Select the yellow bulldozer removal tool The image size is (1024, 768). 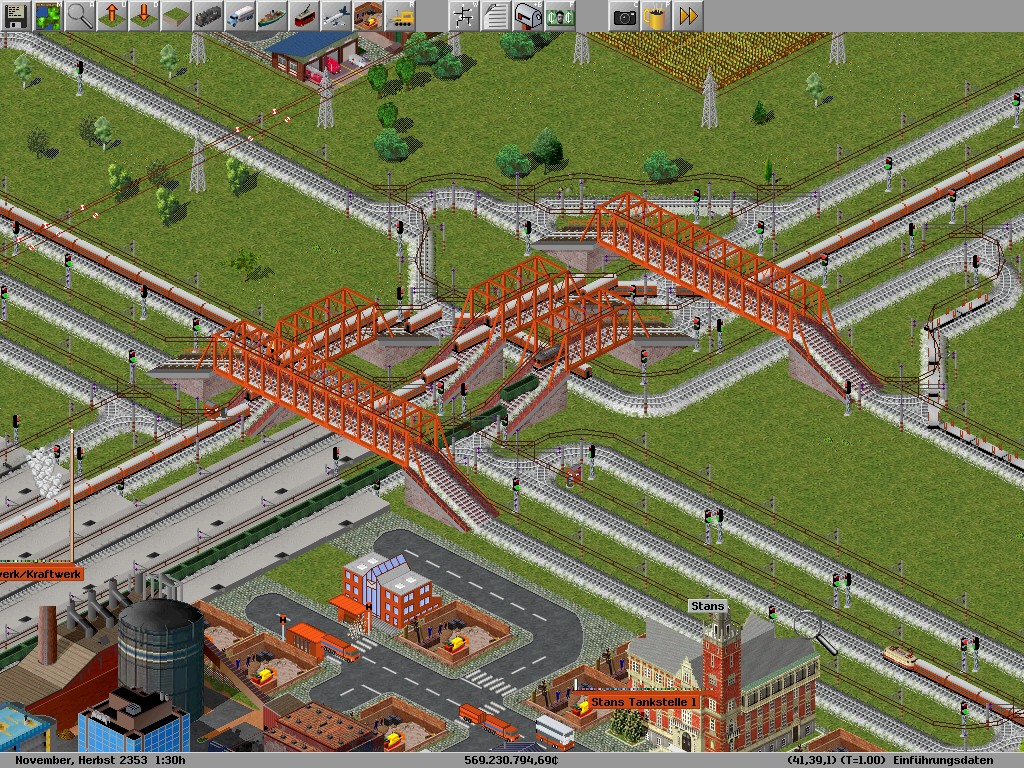pyautogui.click(x=400, y=16)
